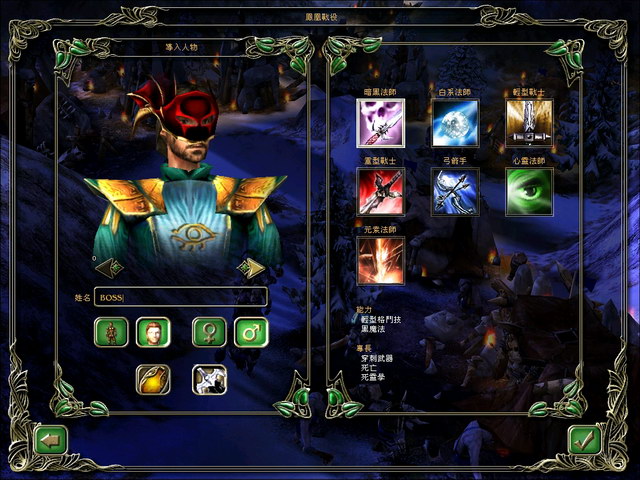Go back with the green arrow button
The width and height of the screenshot is (640, 480).
pos(49,439)
